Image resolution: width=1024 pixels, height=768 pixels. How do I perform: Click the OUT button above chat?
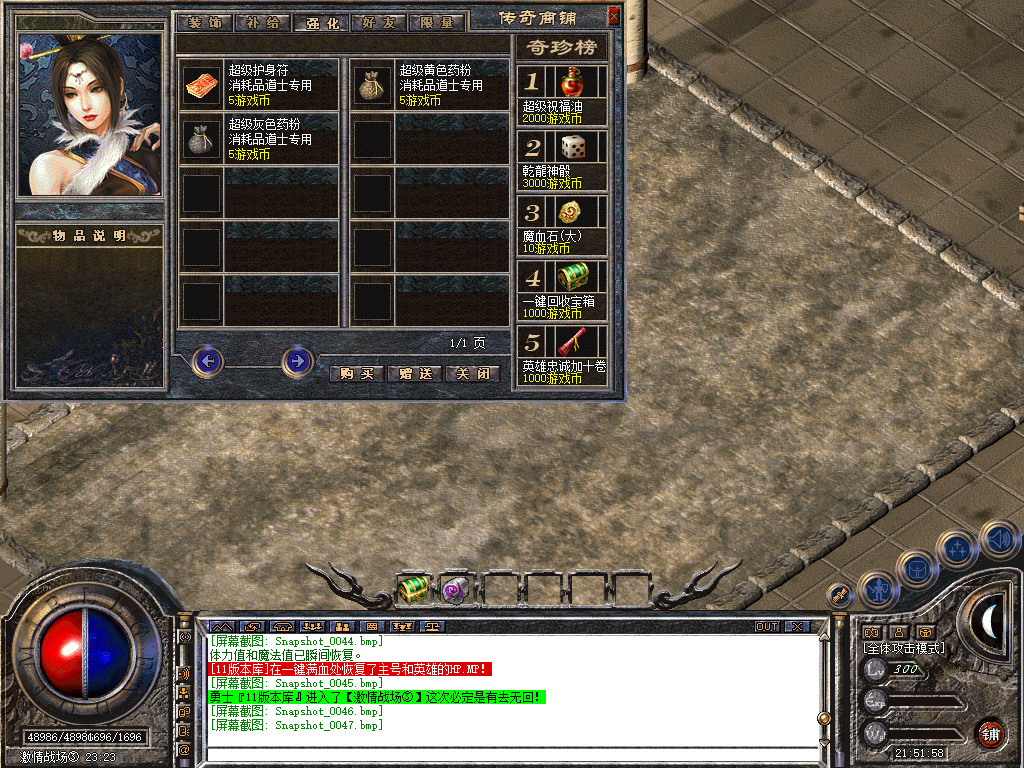coord(766,627)
